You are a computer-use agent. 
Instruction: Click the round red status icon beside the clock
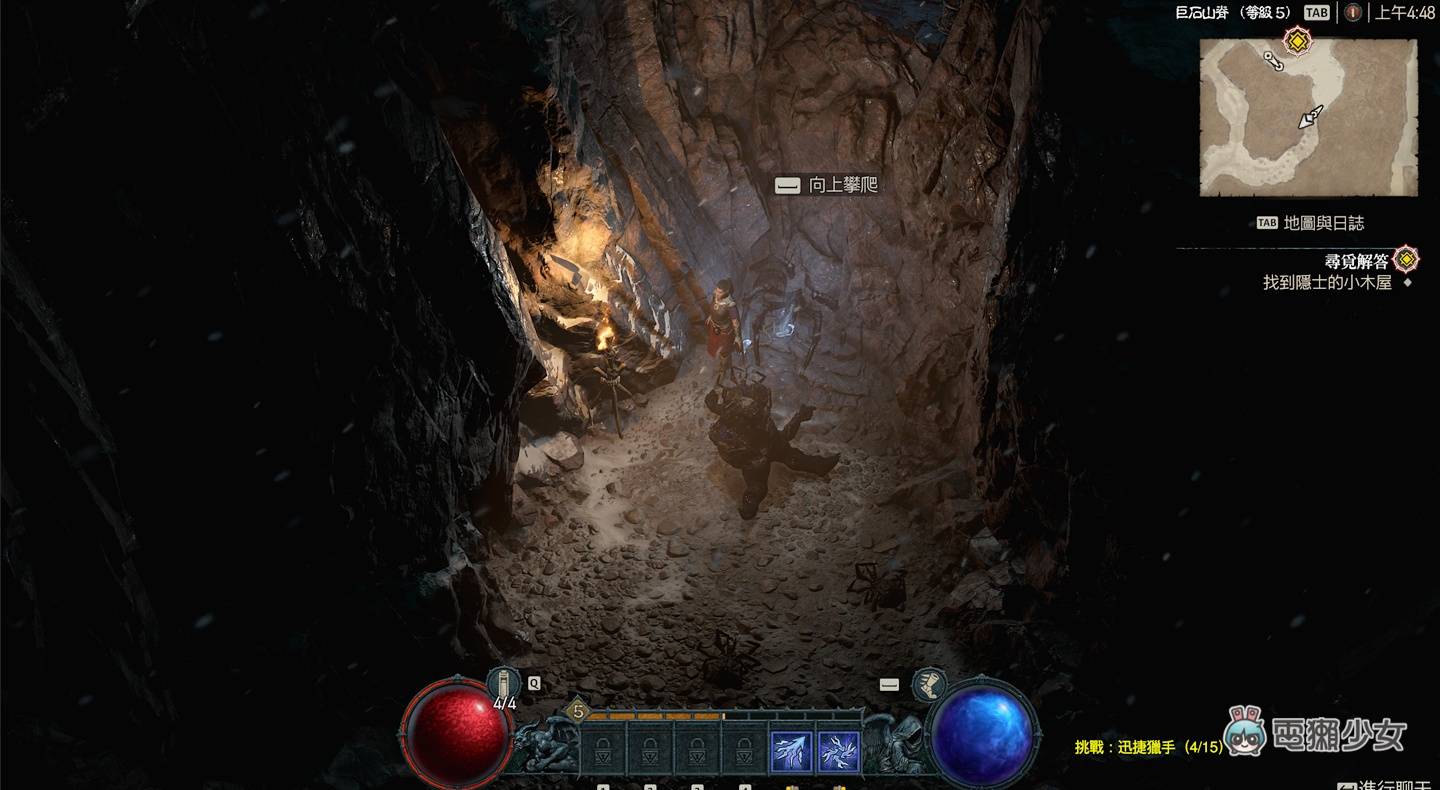coord(1353,13)
